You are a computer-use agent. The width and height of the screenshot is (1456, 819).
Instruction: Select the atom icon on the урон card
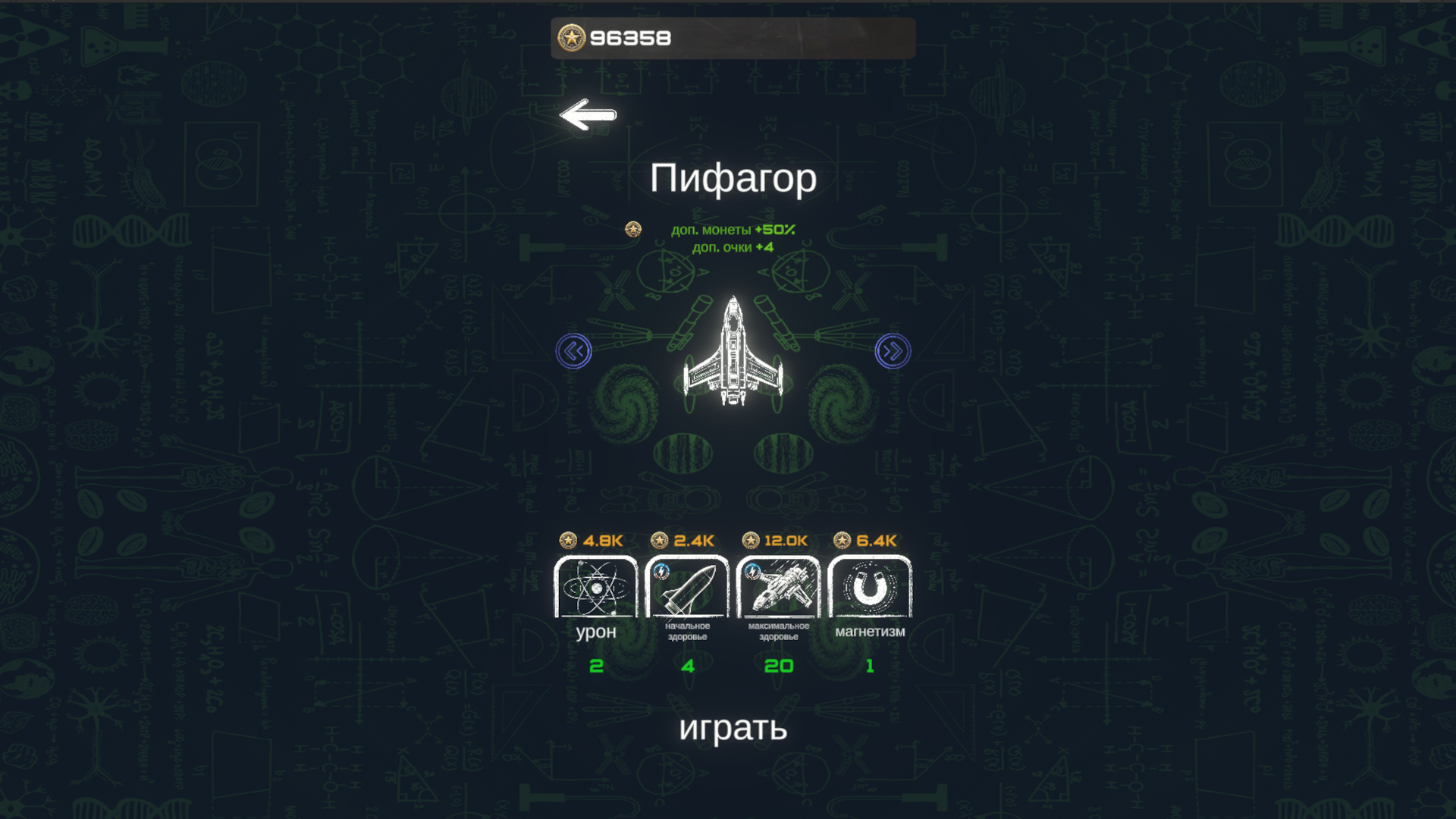pos(596,588)
